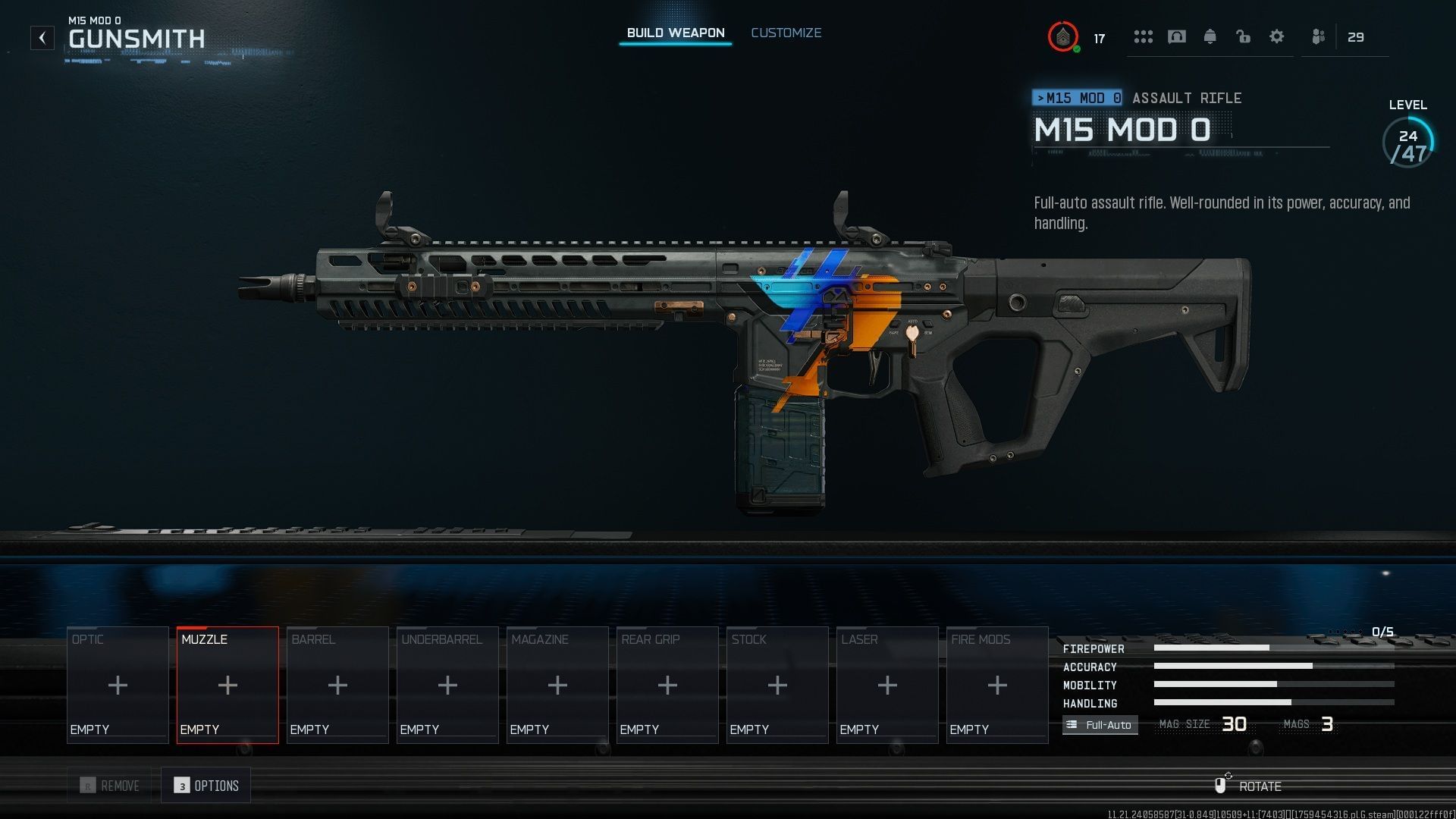Screen dimensions: 1456x819
Task: Switch to the Customize tab
Action: tap(786, 33)
